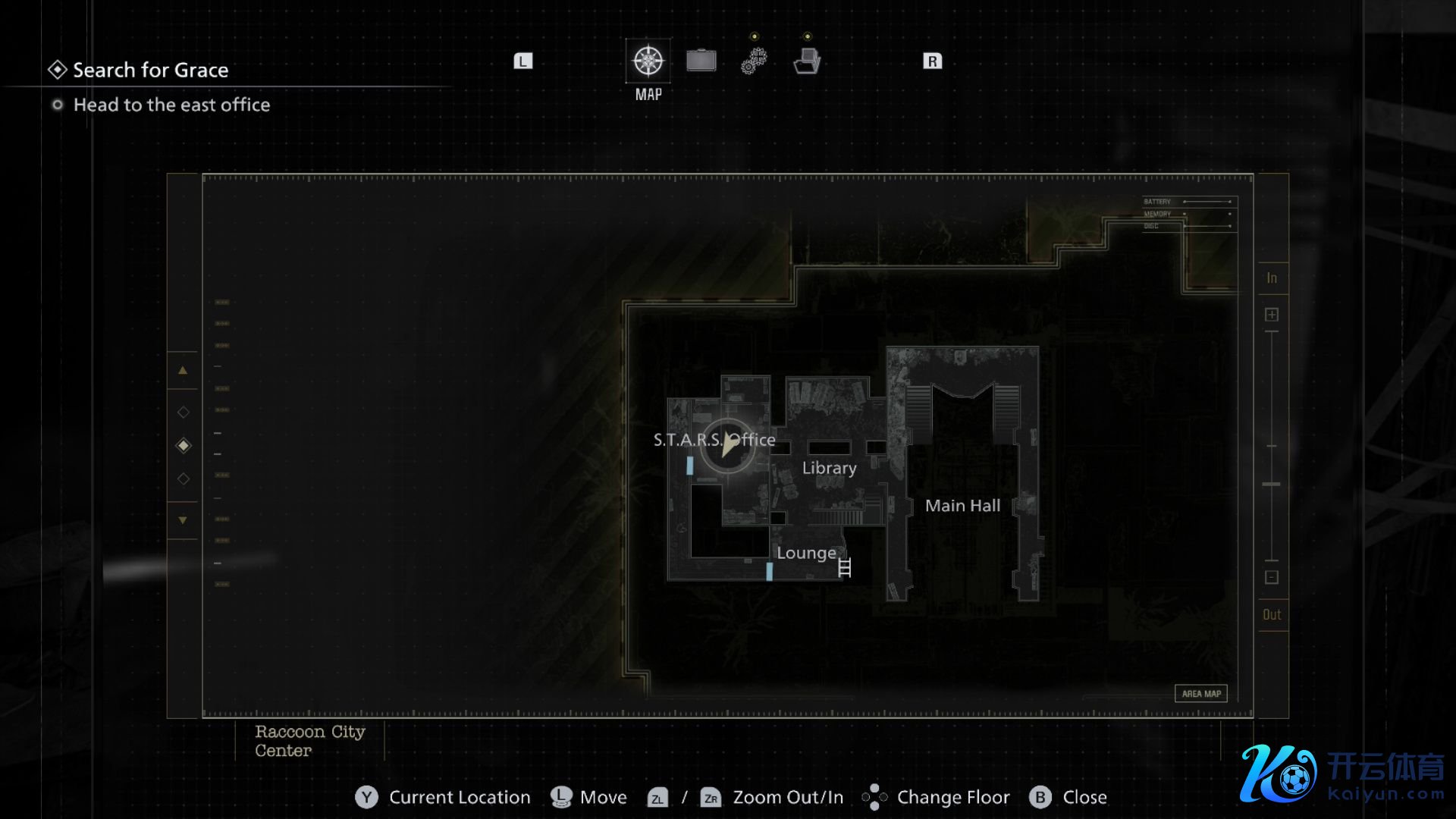Click the zoom-in plus button
Screen dimensions: 1456x819
click(x=1272, y=315)
